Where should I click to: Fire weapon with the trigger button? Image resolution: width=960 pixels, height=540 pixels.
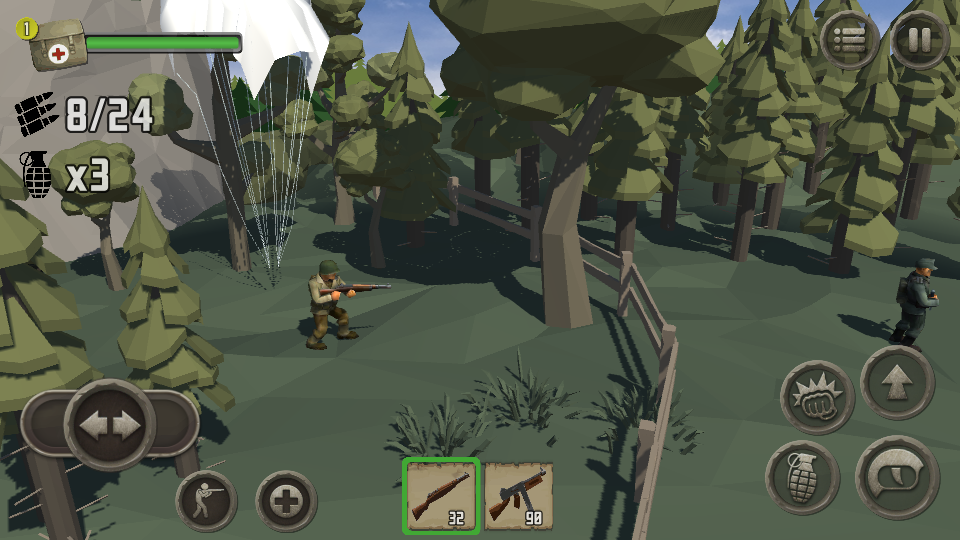897,477
